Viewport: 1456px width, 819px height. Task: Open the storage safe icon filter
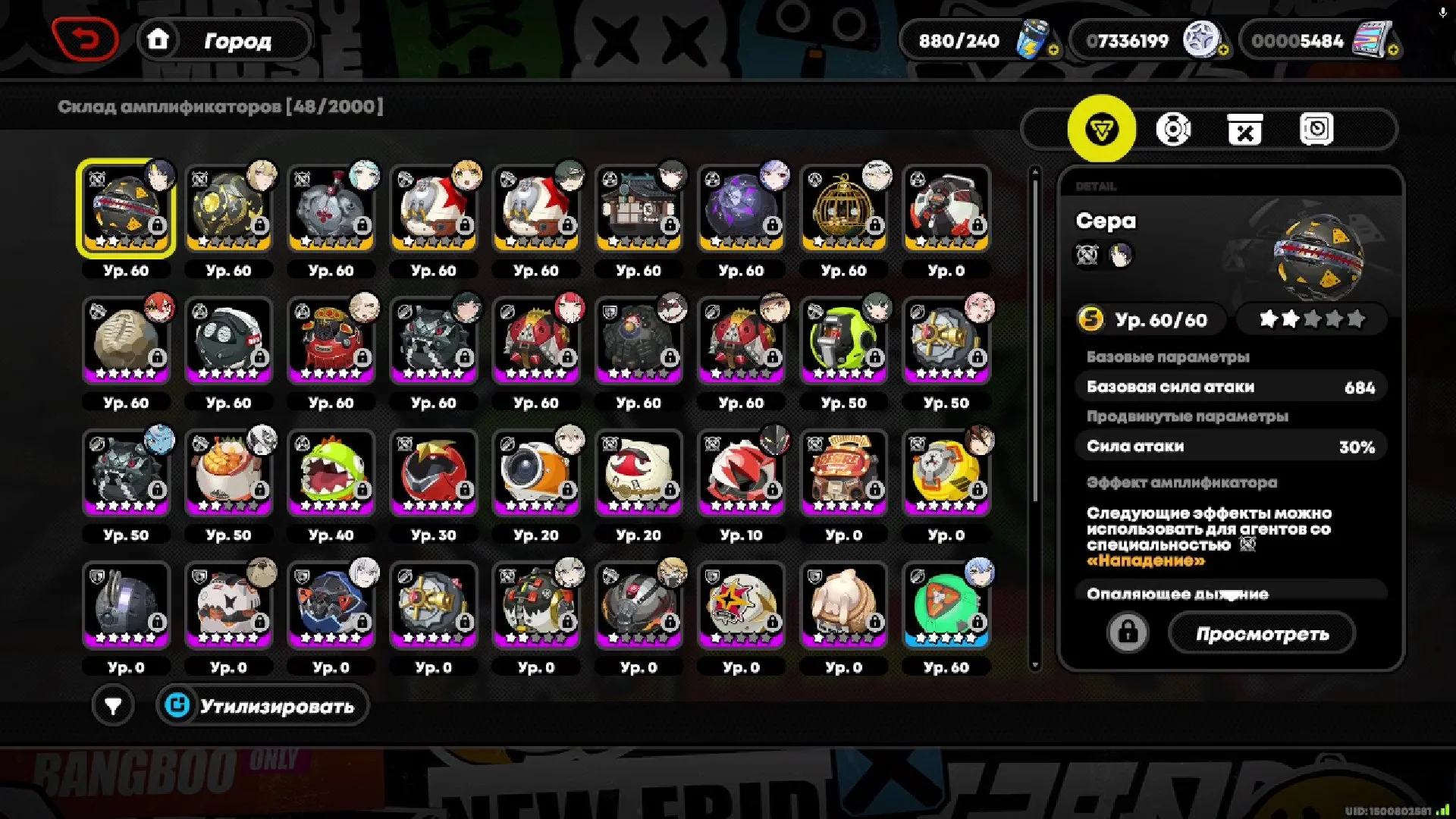(1319, 129)
